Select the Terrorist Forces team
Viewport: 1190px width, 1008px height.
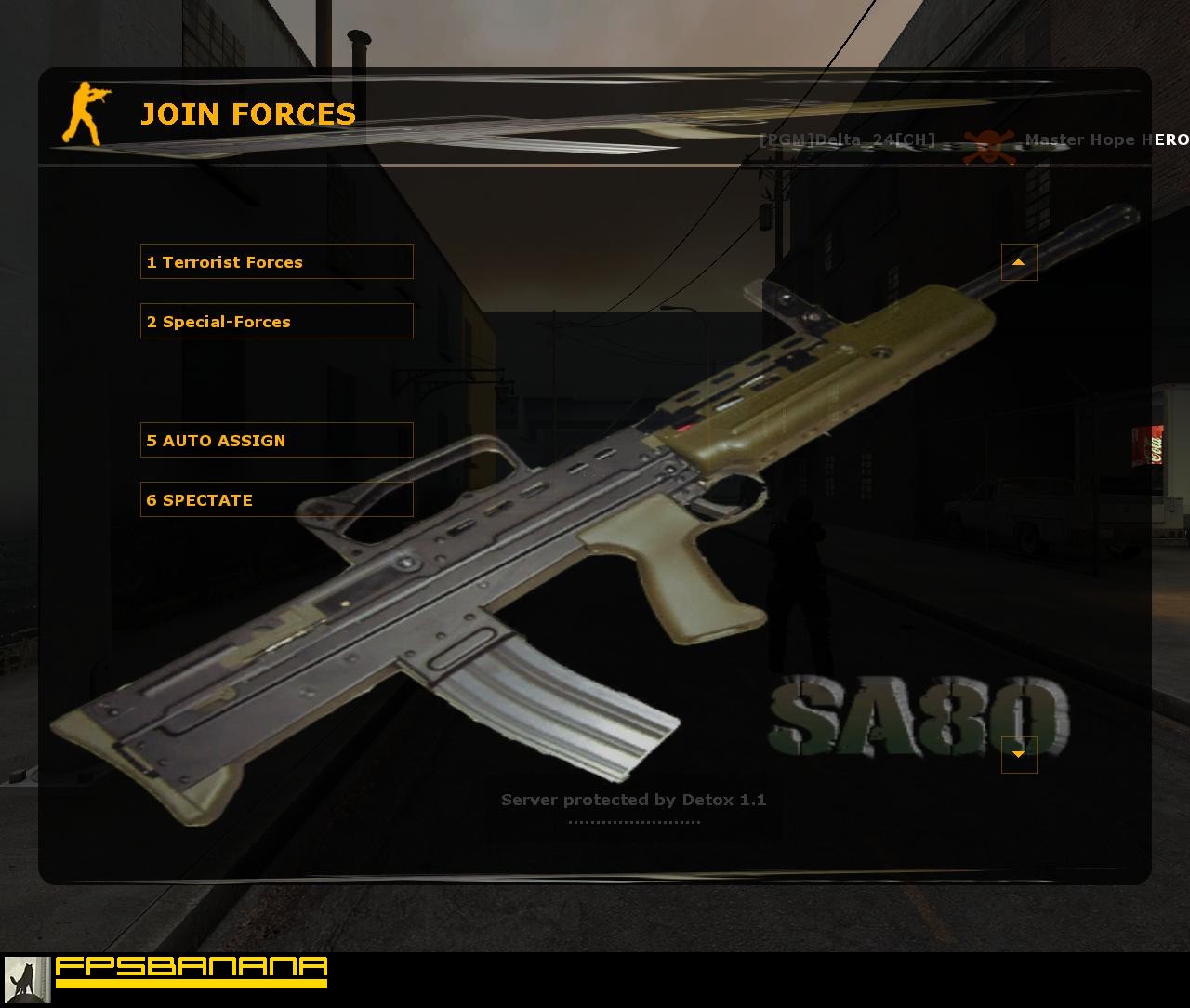coord(276,262)
